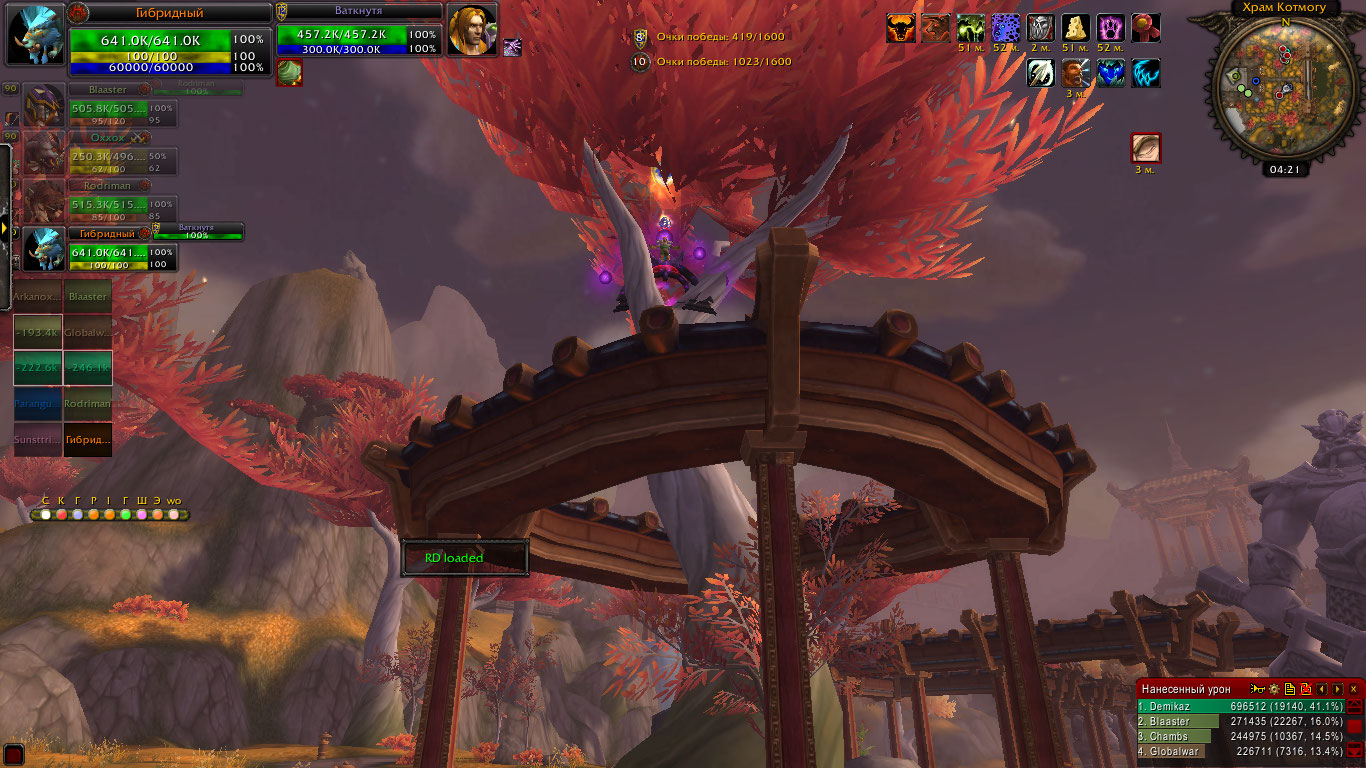The width and height of the screenshot is (1366, 768).
Task: Select the player portrait with the blue-maned beast
Action: click(37, 35)
